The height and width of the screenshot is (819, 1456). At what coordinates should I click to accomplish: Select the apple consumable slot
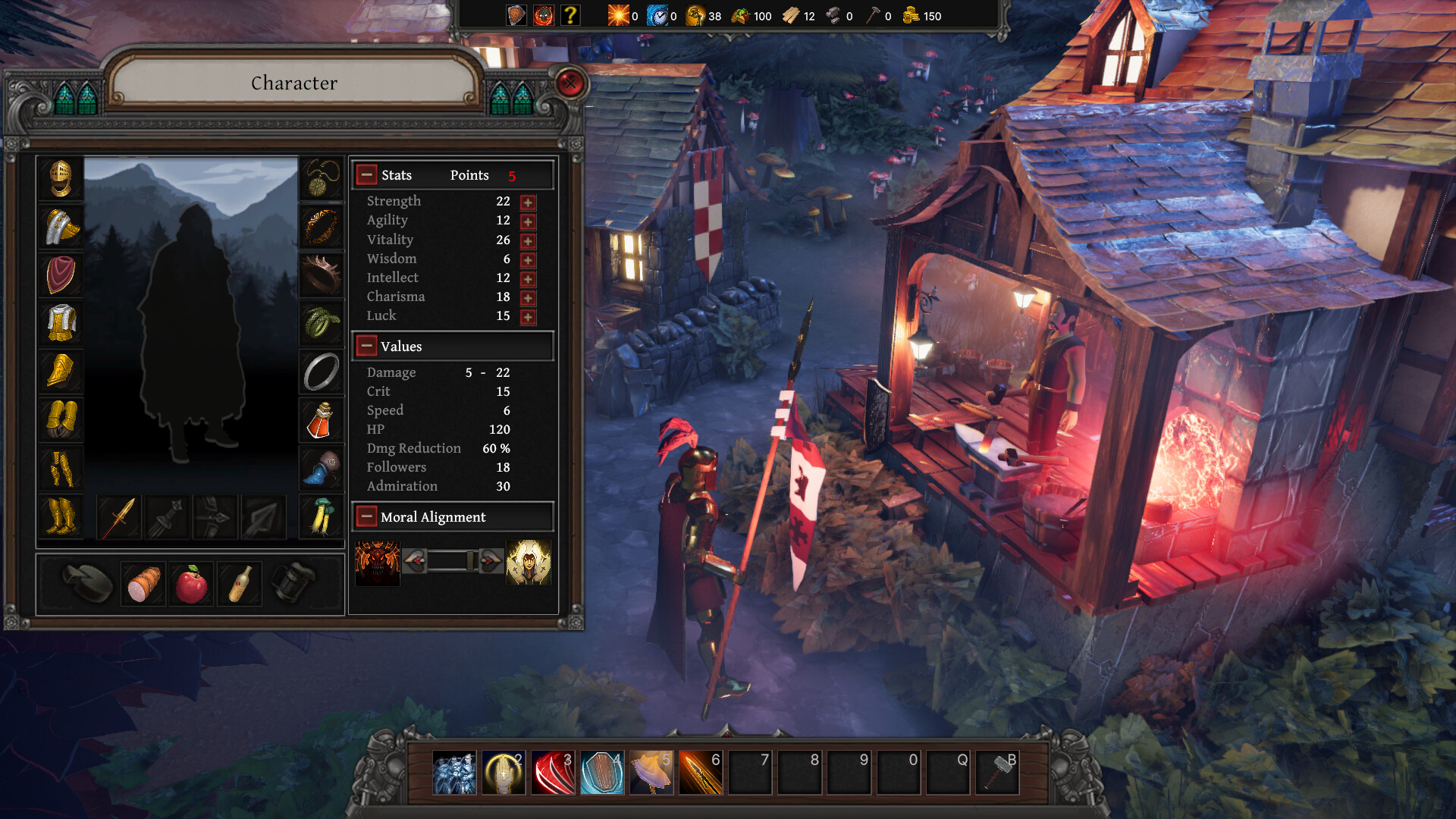point(191,582)
